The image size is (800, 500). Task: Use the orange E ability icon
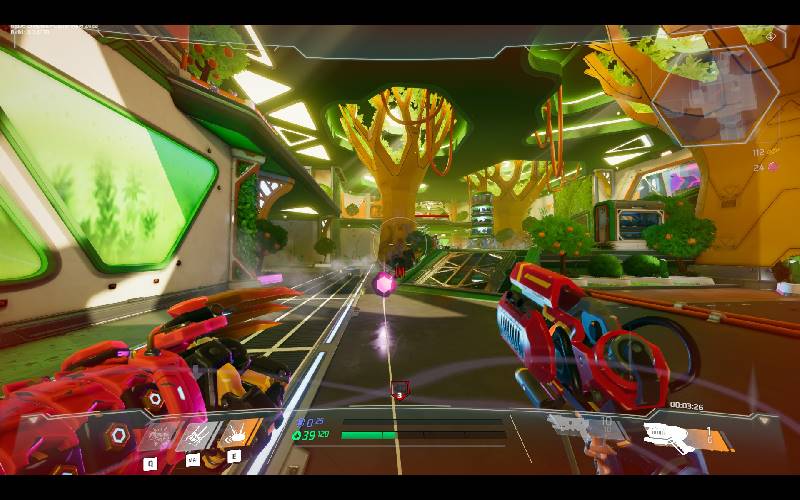(240, 434)
